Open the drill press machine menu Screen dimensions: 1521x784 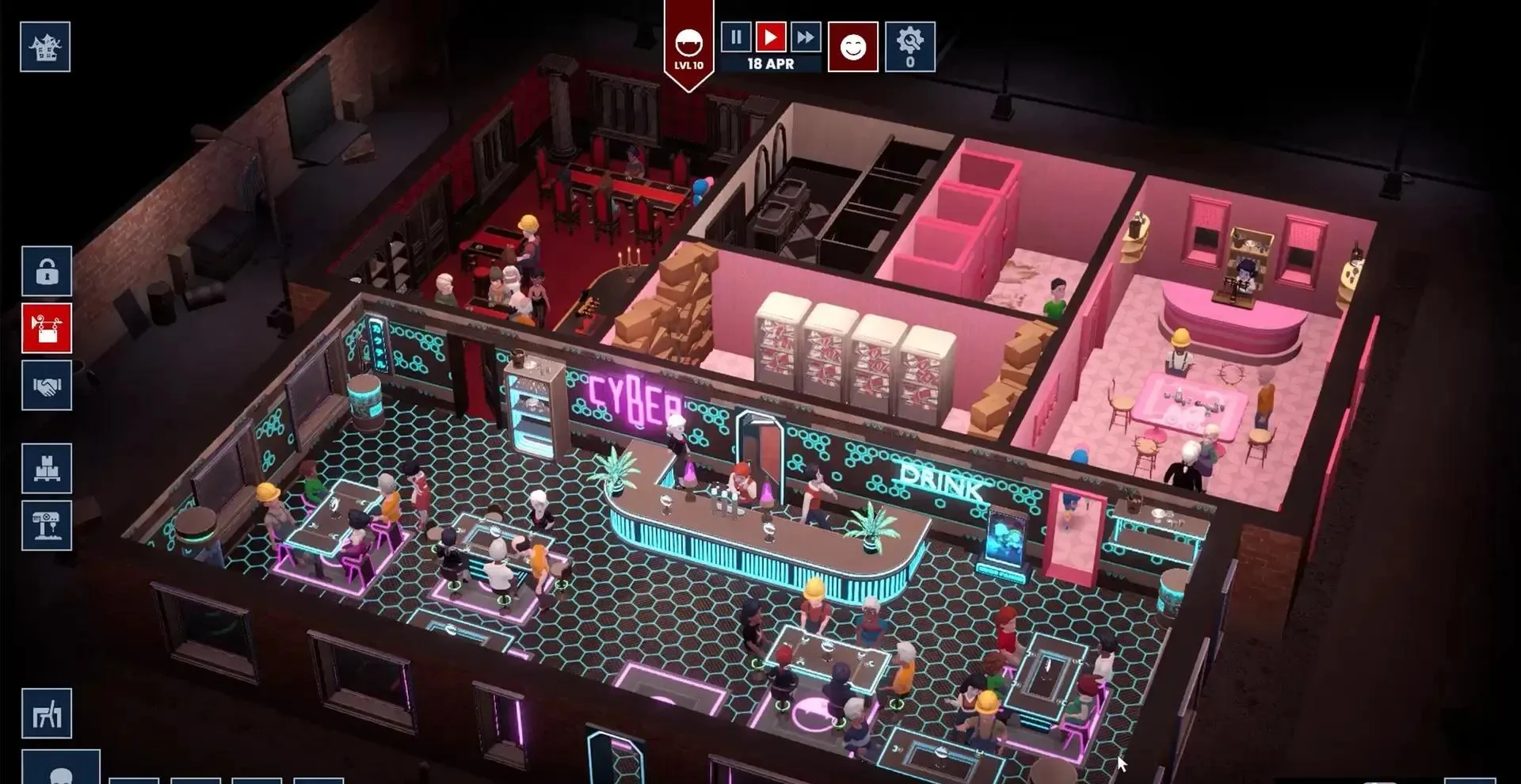tap(47, 525)
